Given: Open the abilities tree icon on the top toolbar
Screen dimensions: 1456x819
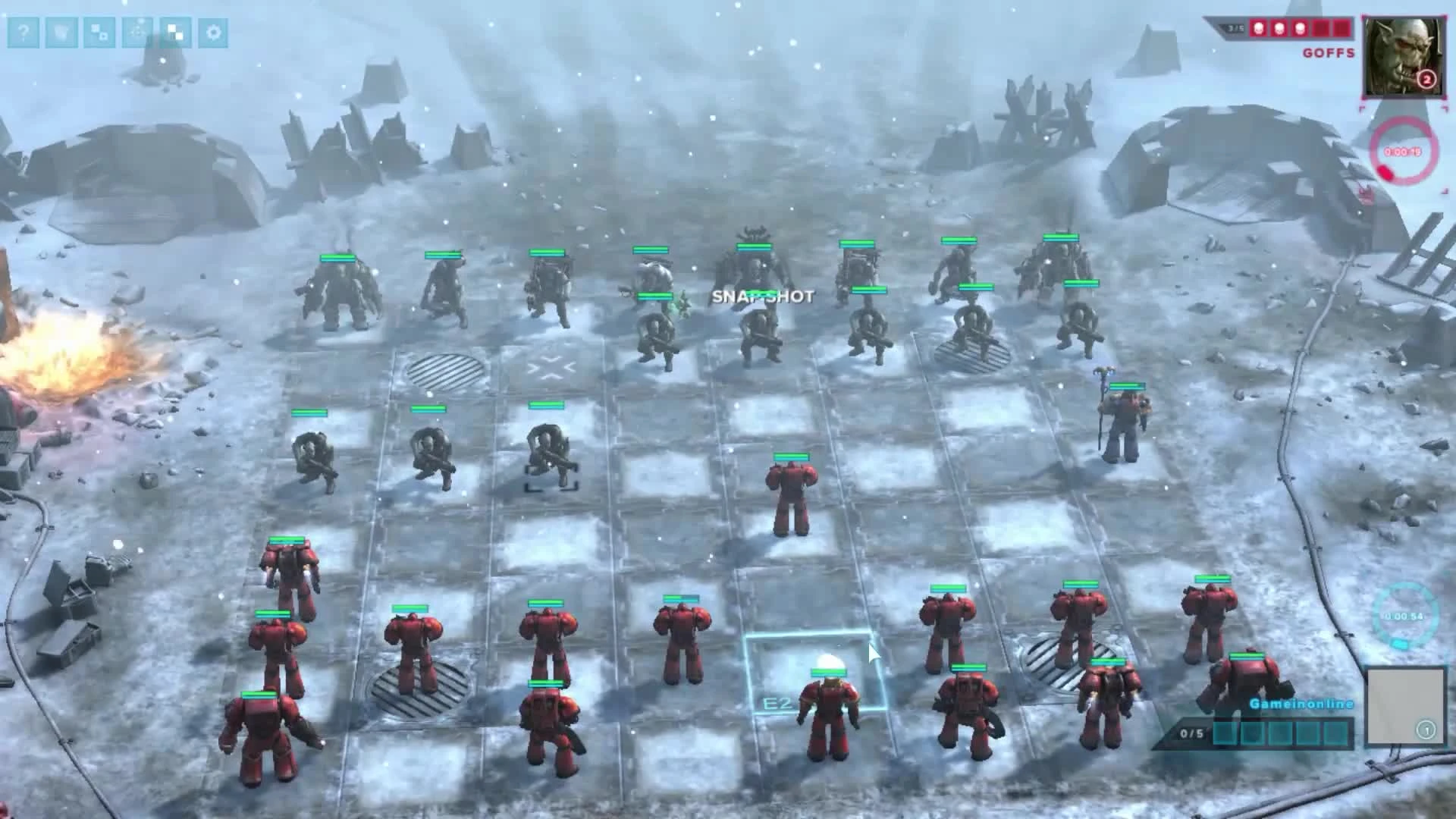Looking at the screenshot, I should [137, 33].
